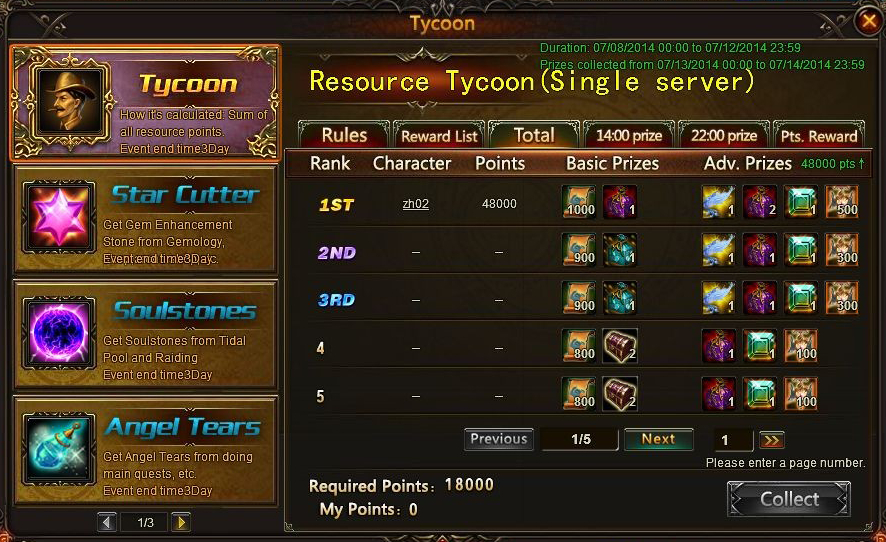This screenshot has height=542, width=886.
Task: Show previous event list page arrow
Action: tap(107, 522)
